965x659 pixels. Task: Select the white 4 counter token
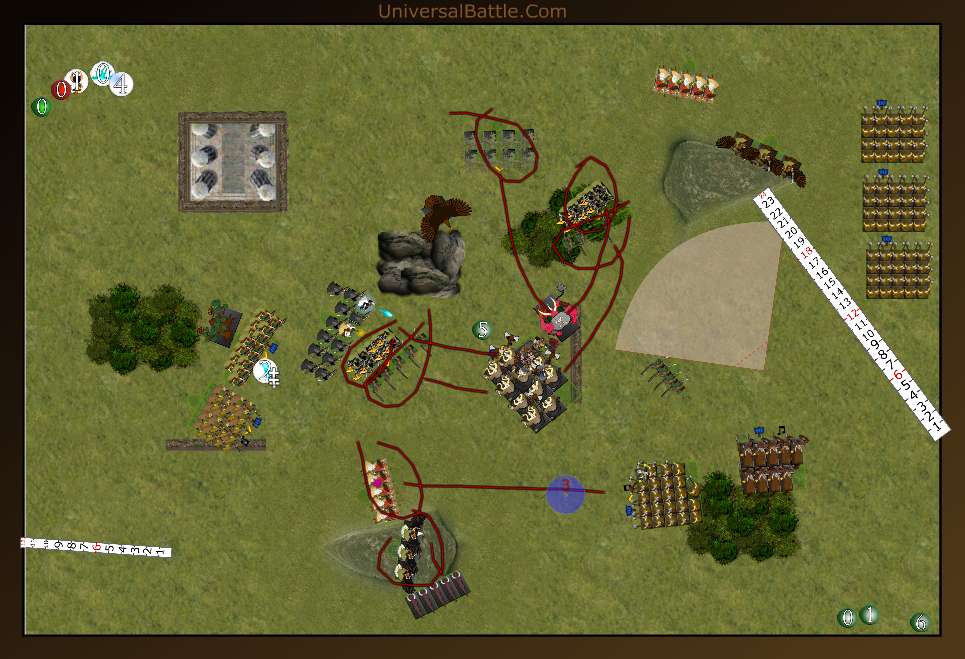tap(121, 84)
